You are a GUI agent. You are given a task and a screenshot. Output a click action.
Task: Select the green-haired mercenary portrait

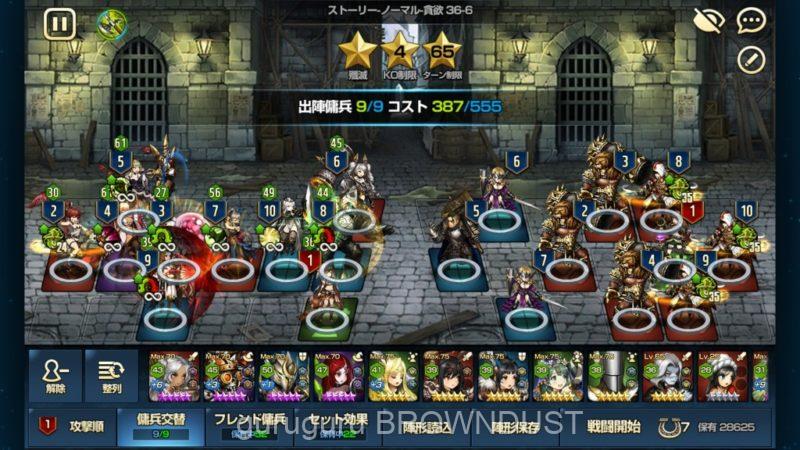coord(557,376)
